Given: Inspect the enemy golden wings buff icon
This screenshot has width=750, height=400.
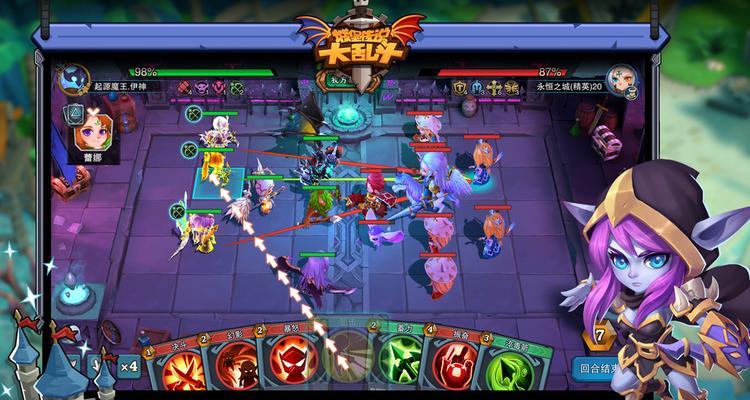Looking at the screenshot, I should (x=512, y=87).
